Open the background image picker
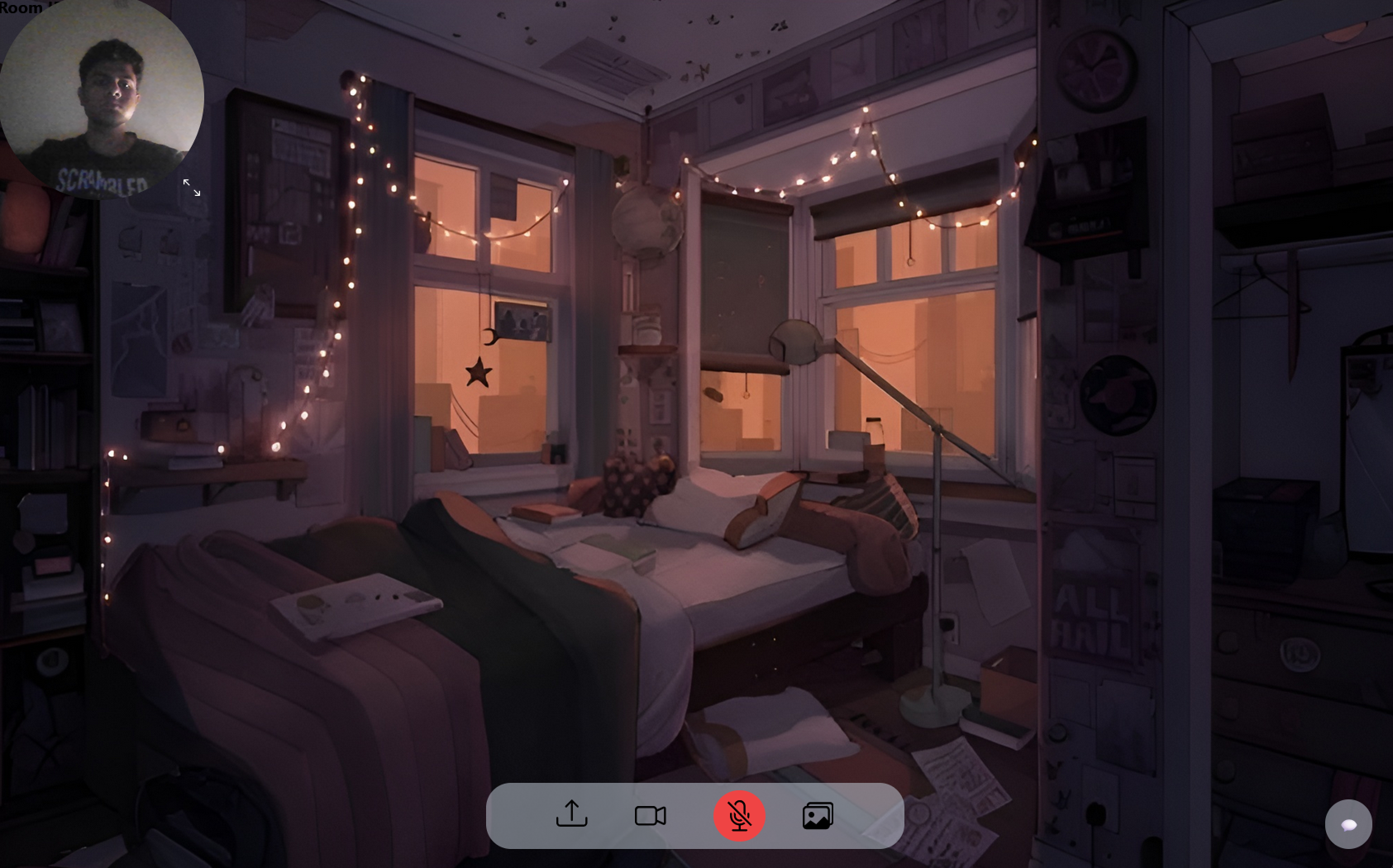 [x=818, y=816]
